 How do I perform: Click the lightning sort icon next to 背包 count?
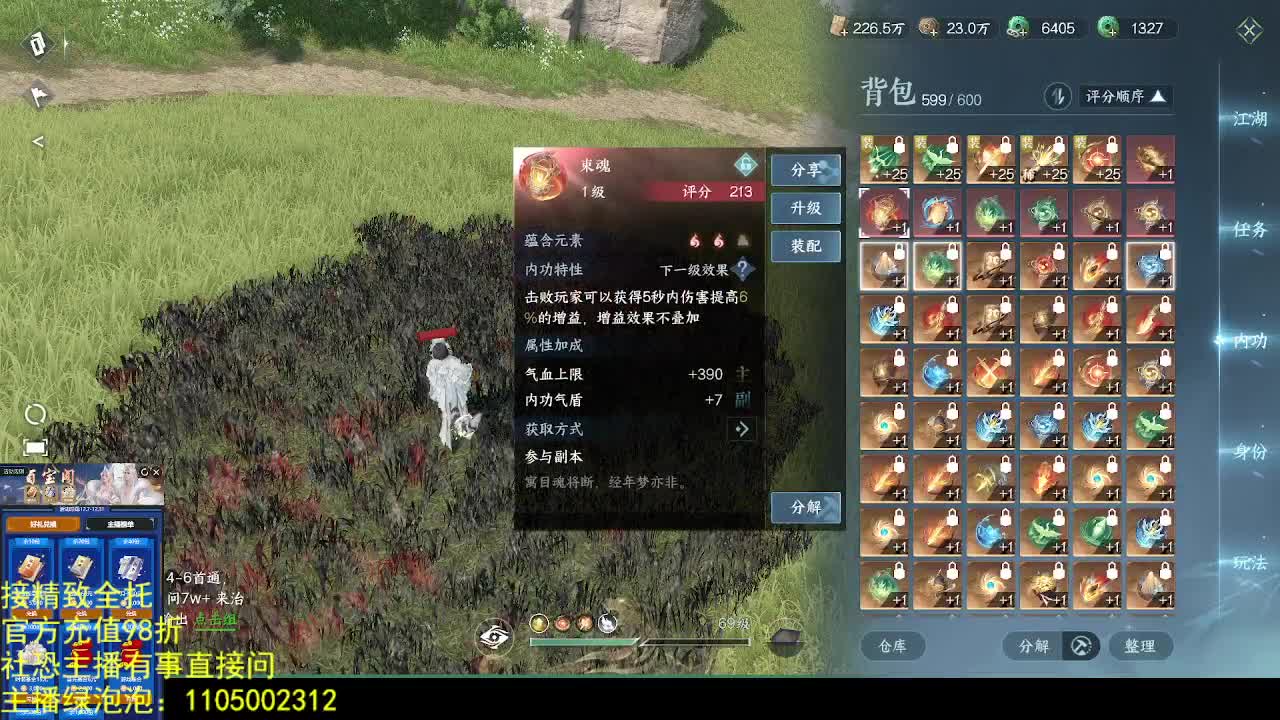[x=1059, y=96]
